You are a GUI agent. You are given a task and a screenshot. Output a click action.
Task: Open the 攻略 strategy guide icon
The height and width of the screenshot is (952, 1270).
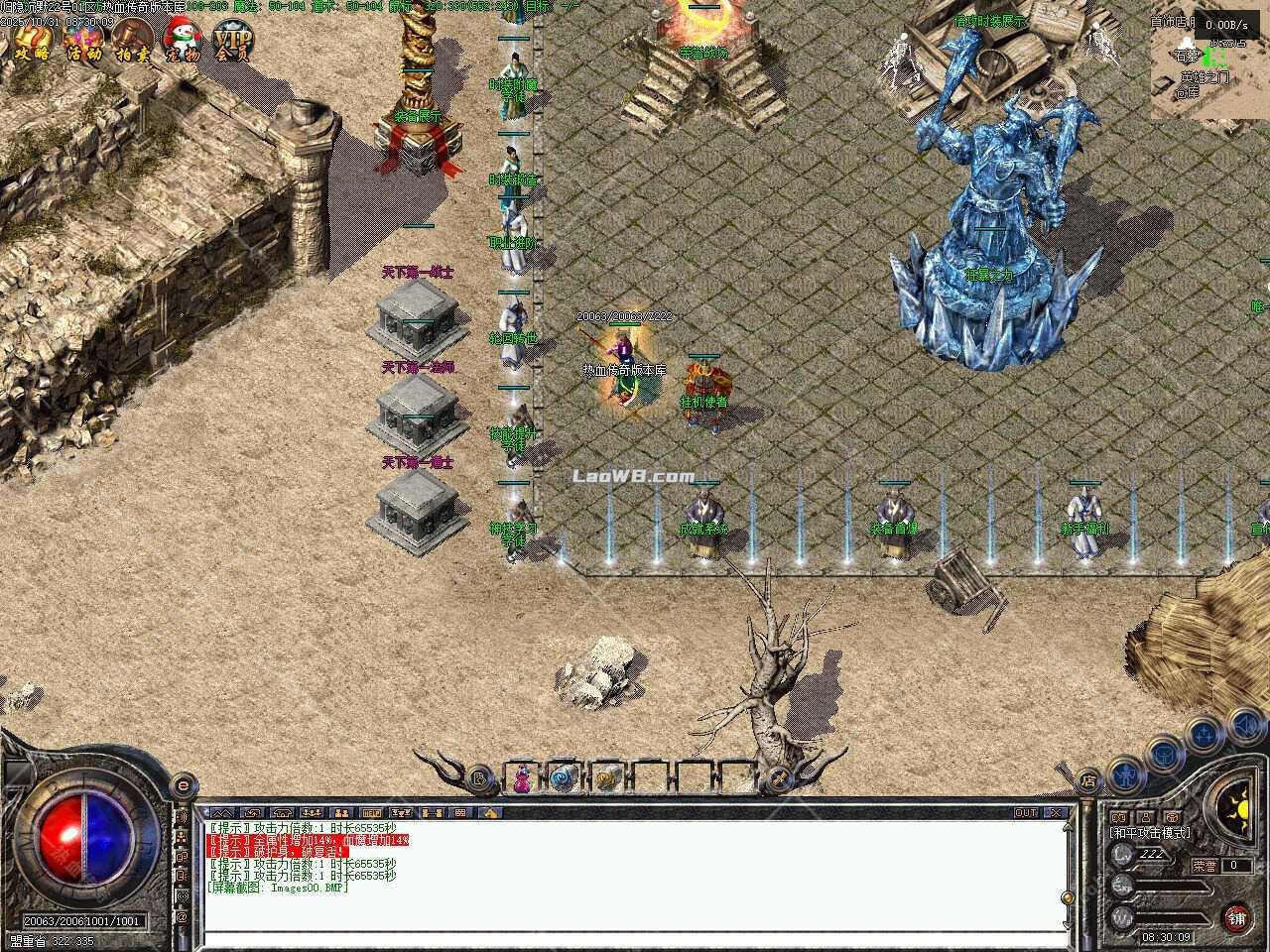(32, 41)
